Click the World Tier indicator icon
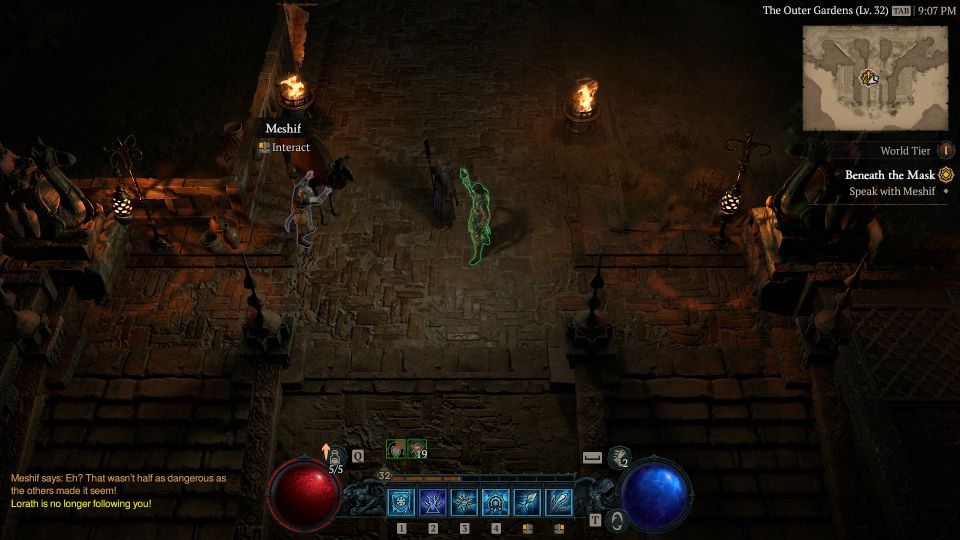 946,151
